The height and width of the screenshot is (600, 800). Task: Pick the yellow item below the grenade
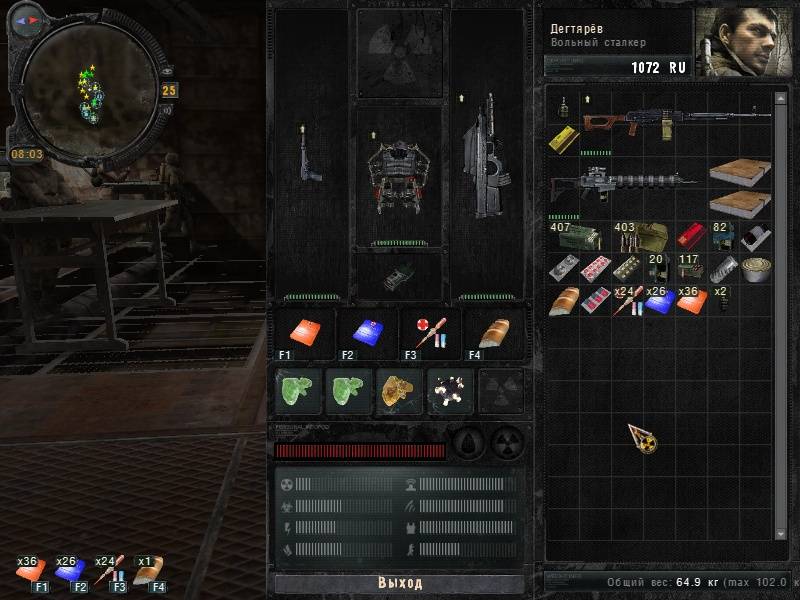point(561,139)
